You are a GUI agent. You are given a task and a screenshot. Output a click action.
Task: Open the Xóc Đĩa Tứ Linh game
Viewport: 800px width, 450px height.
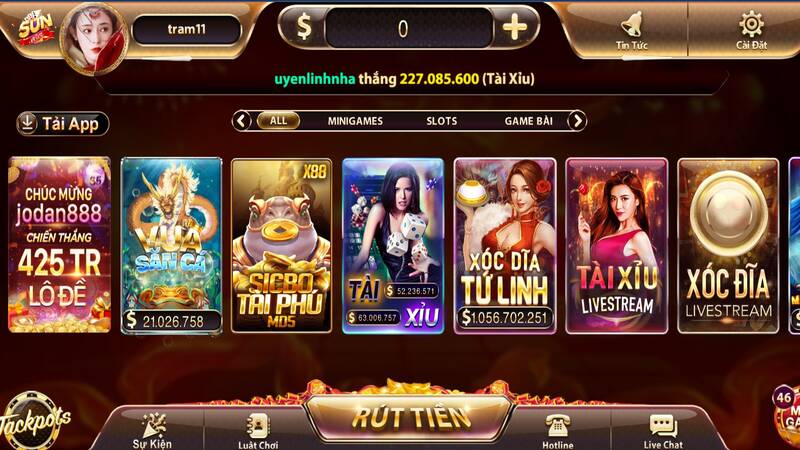(x=504, y=245)
